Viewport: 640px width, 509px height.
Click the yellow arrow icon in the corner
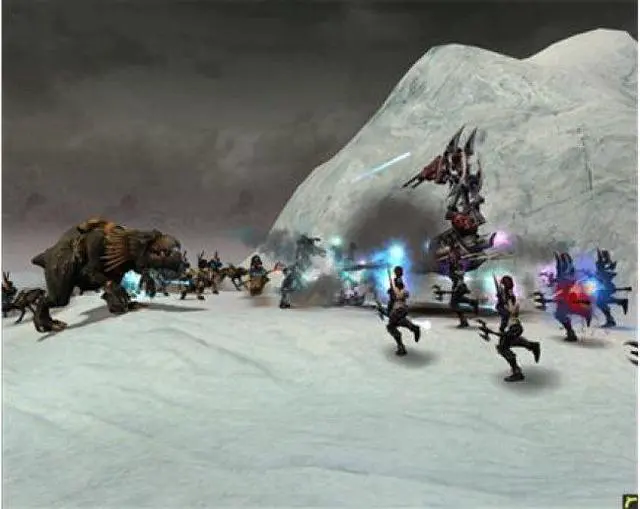click(629, 501)
